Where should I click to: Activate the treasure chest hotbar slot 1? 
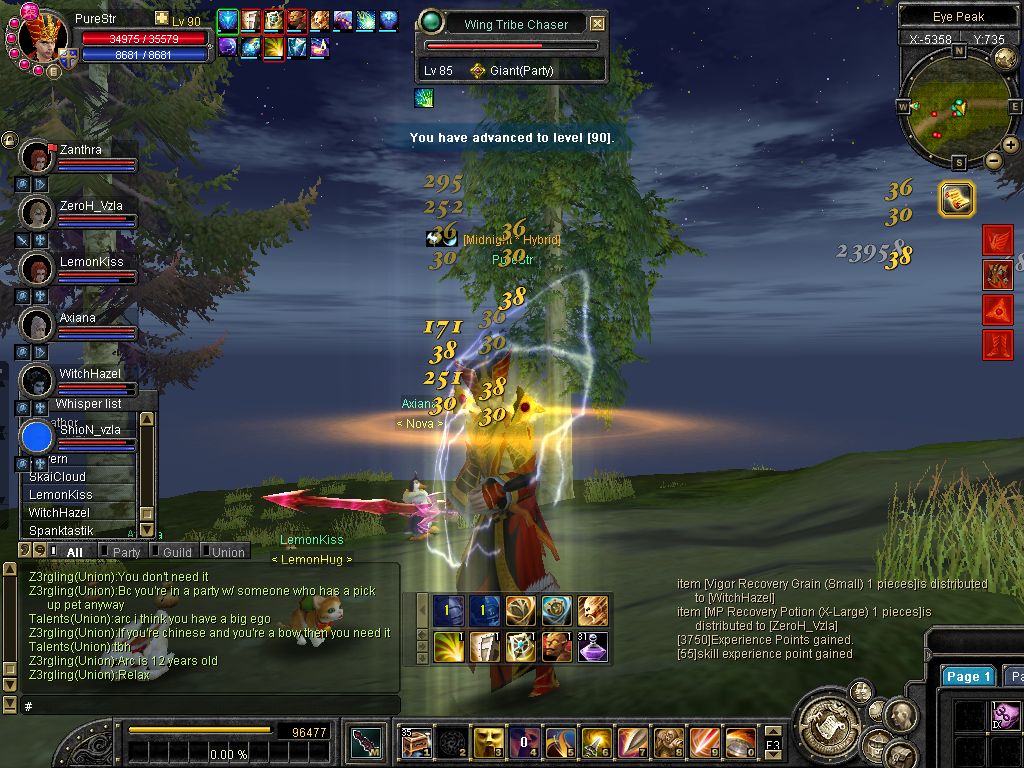[x=416, y=742]
